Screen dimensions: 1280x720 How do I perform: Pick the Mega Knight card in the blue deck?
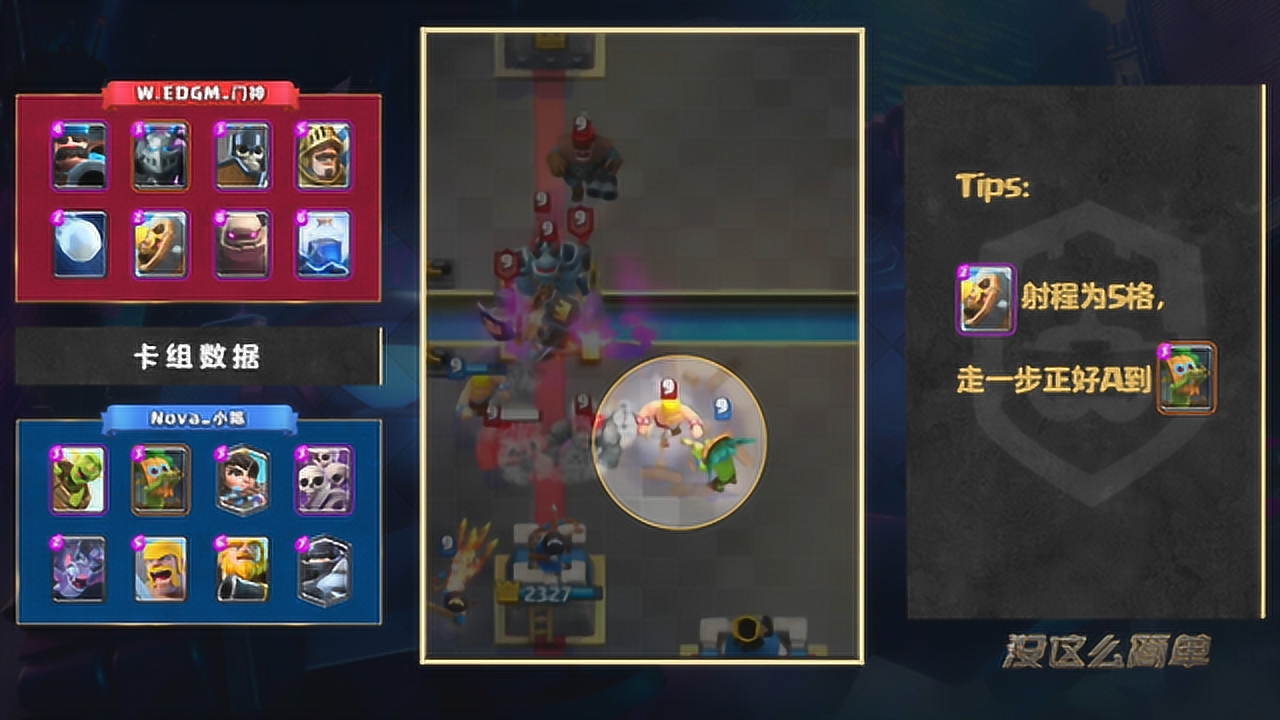click(323, 569)
